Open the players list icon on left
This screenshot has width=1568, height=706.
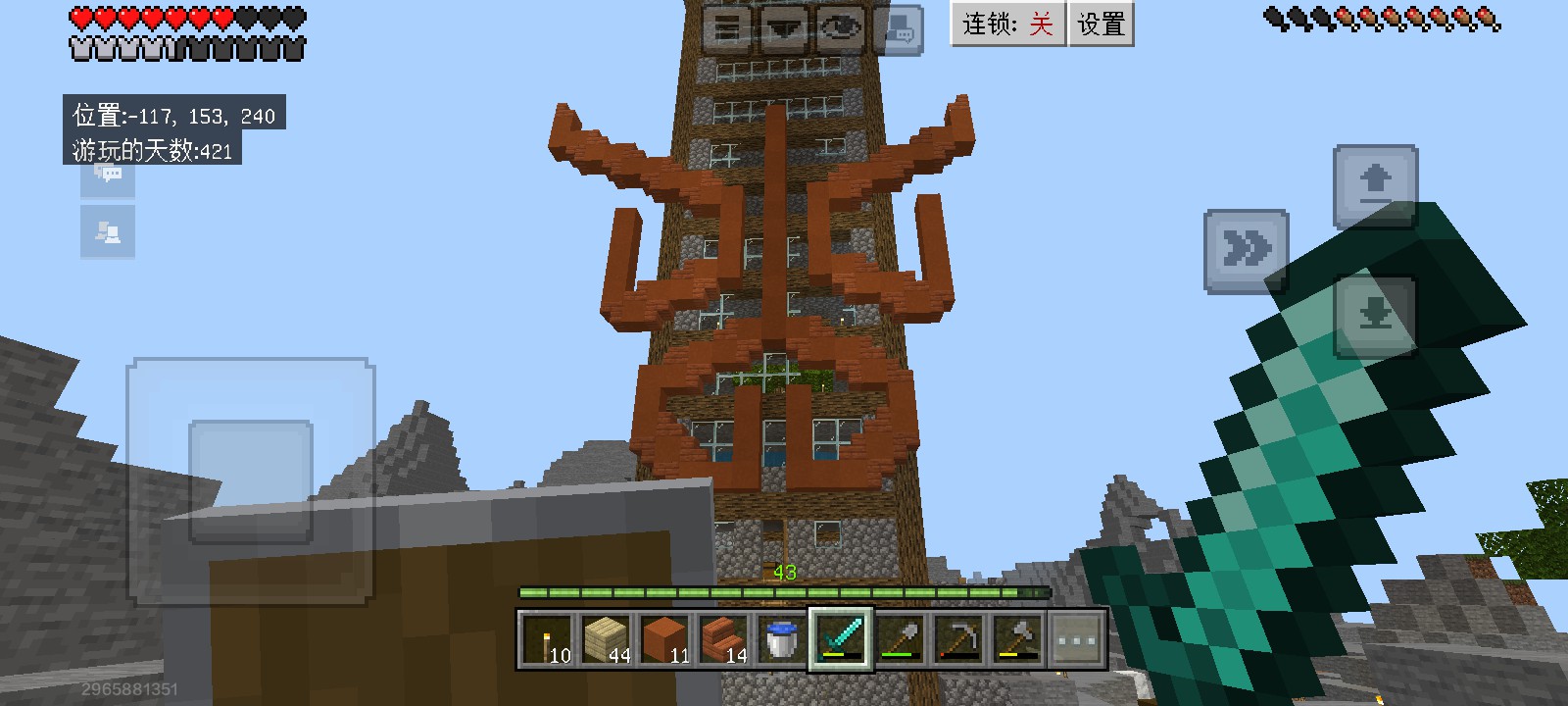click(x=108, y=232)
